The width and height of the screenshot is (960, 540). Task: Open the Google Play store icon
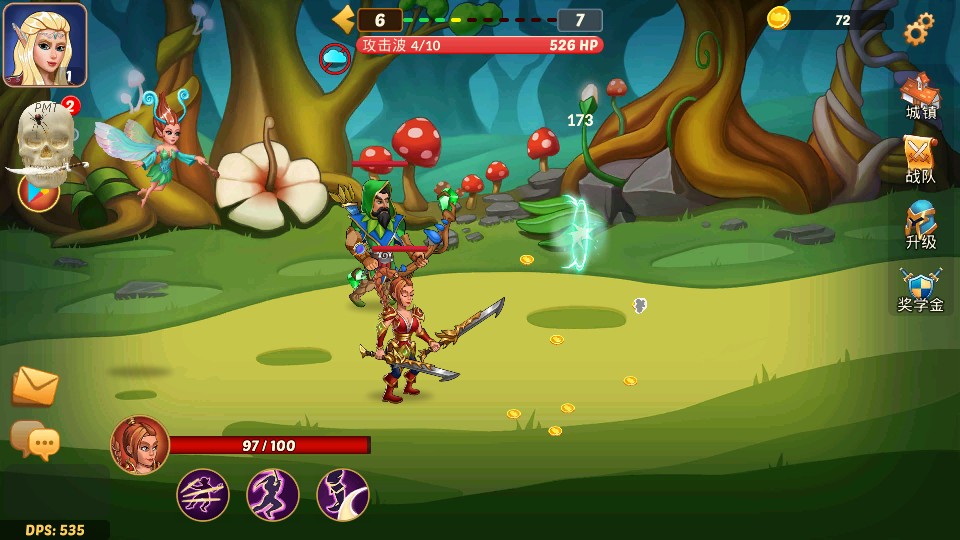point(38,190)
